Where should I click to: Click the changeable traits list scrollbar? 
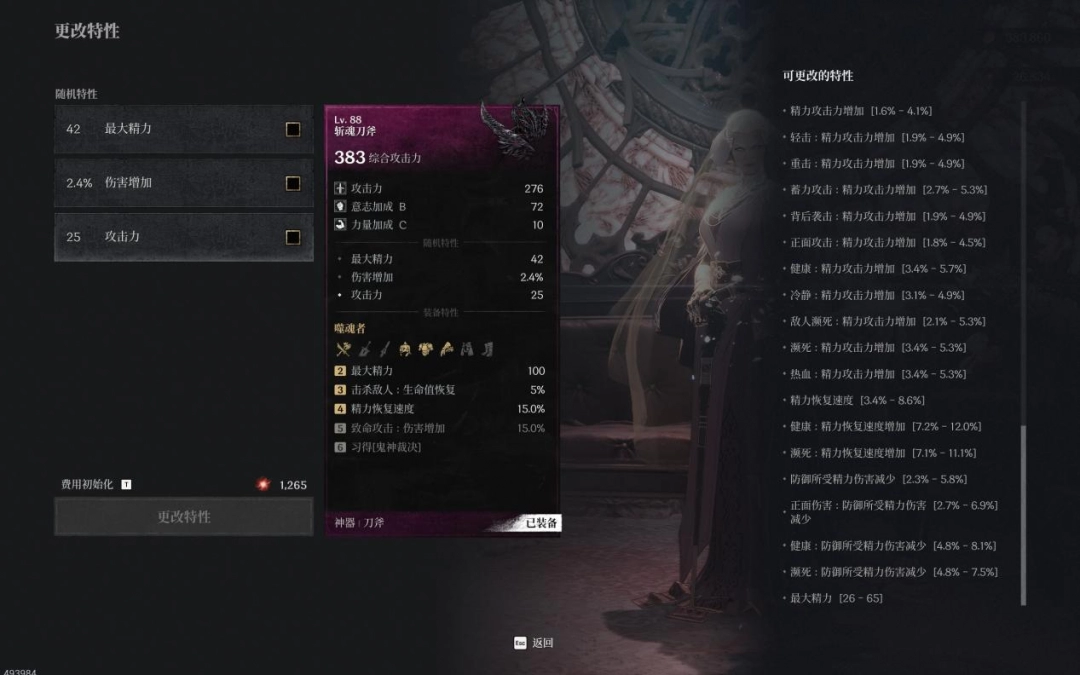pos(1023,515)
